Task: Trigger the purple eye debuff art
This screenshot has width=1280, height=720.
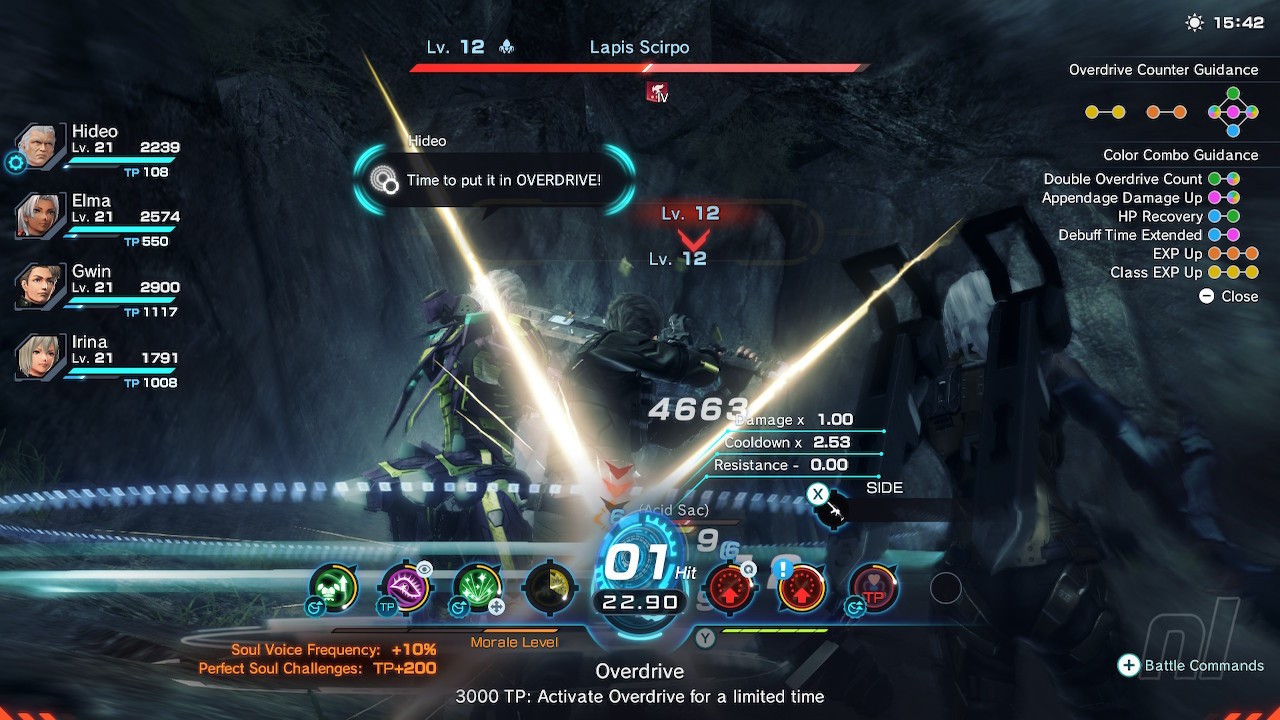Action: pos(405,588)
